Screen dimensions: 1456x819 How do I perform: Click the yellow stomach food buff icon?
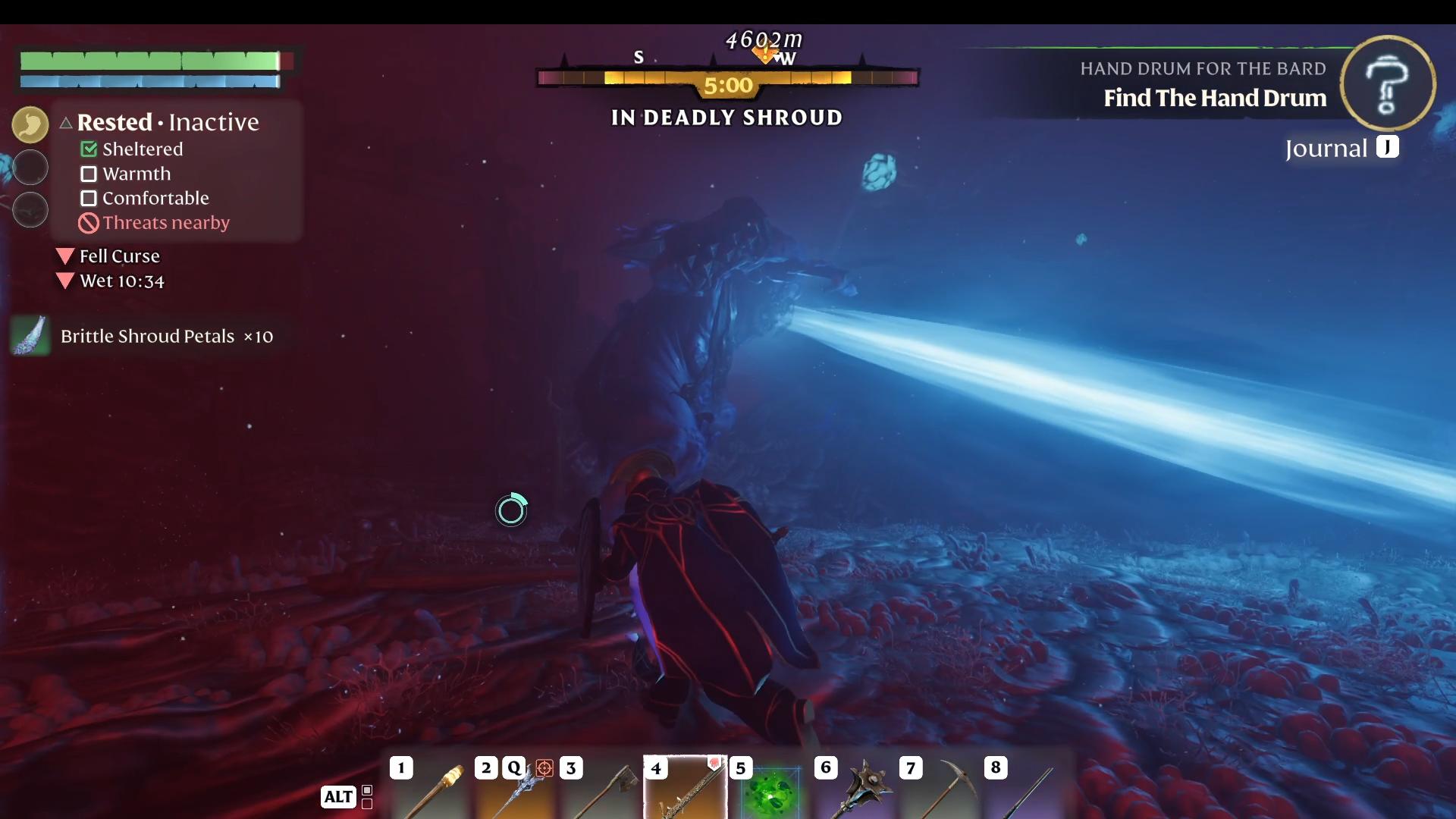click(30, 124)
